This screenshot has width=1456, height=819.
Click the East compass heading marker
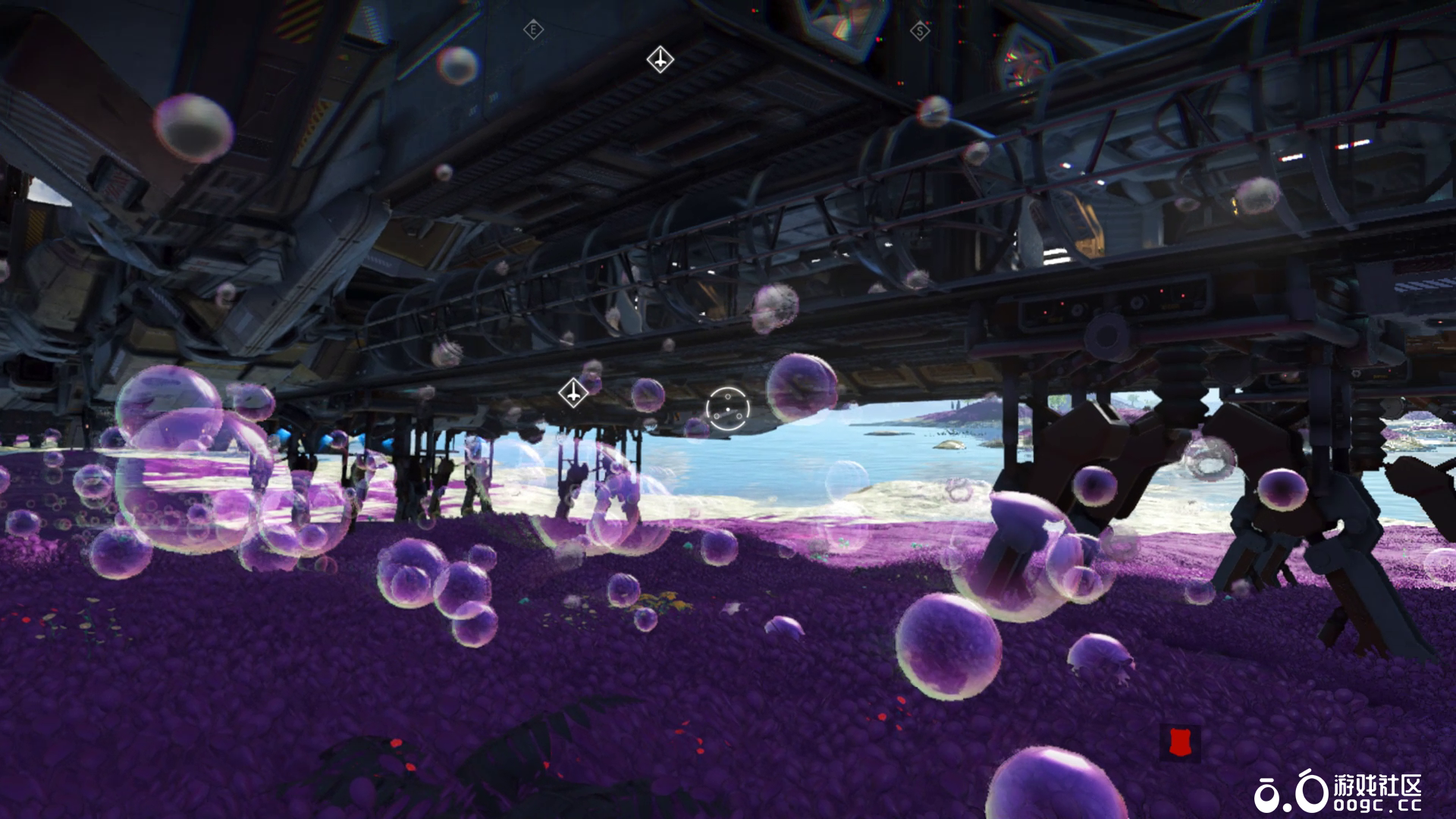click(x=534, y=30)
